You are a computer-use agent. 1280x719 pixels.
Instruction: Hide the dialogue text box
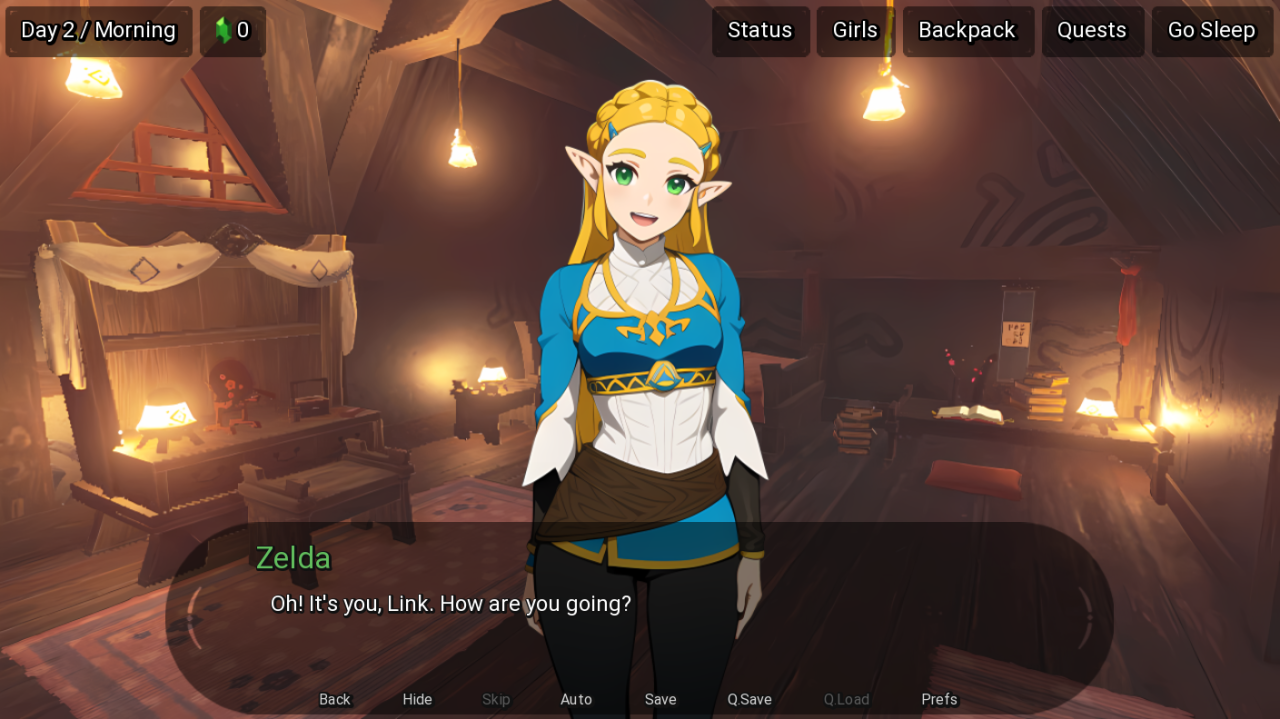pyautogui.click(x=417, y=699)
